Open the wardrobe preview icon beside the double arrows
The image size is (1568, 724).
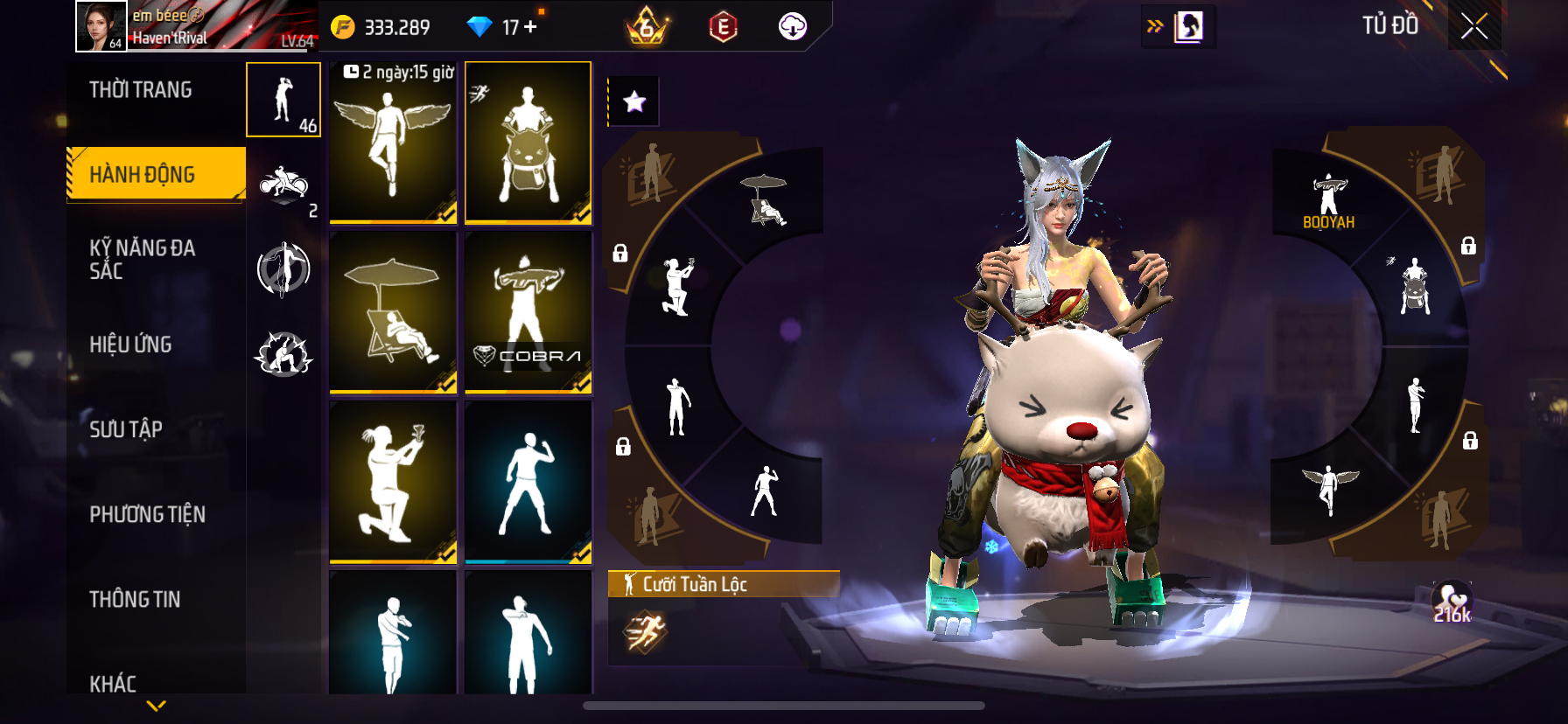pos(1188,26)
